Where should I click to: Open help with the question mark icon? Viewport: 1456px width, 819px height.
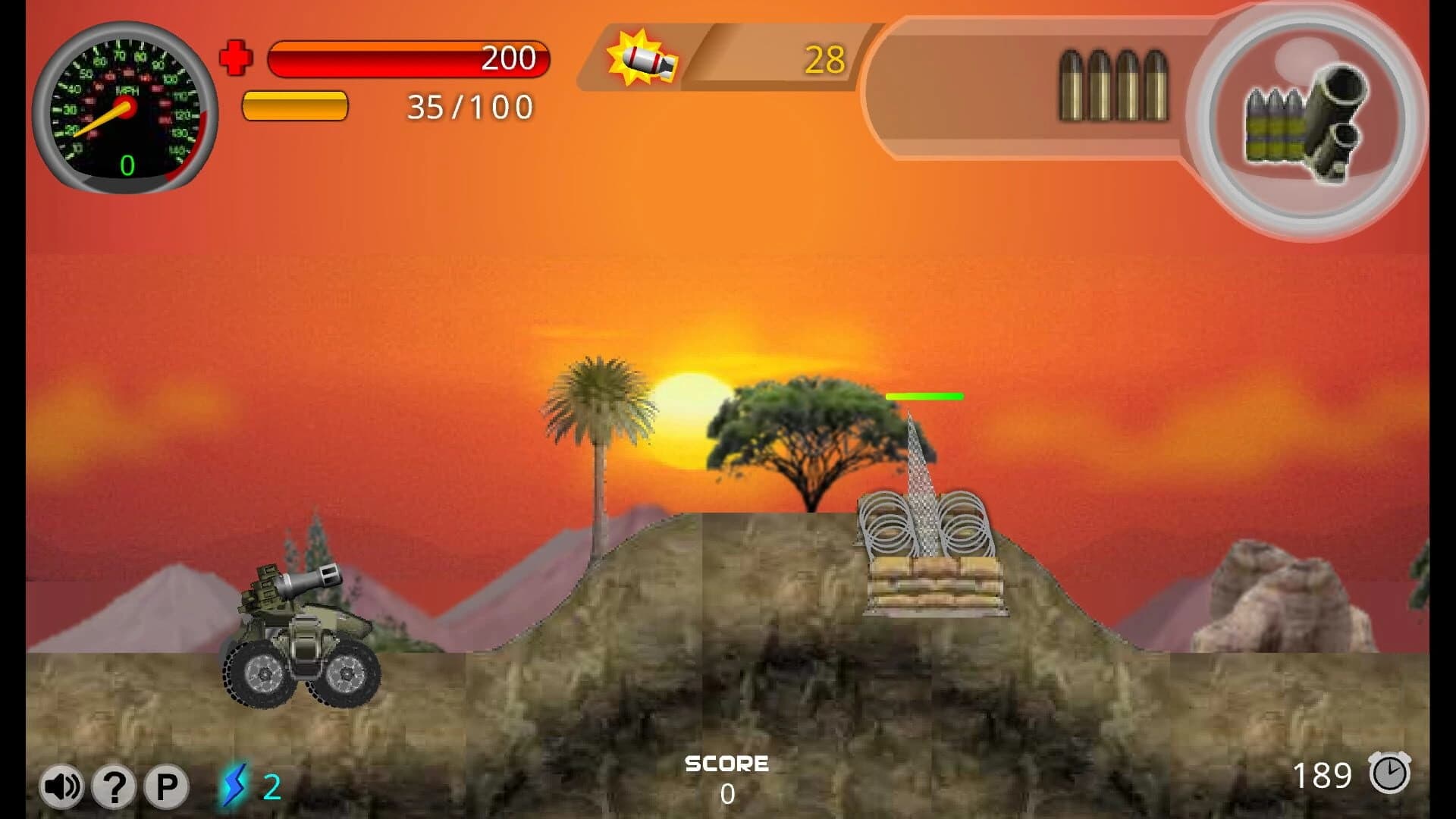[114, 786]
